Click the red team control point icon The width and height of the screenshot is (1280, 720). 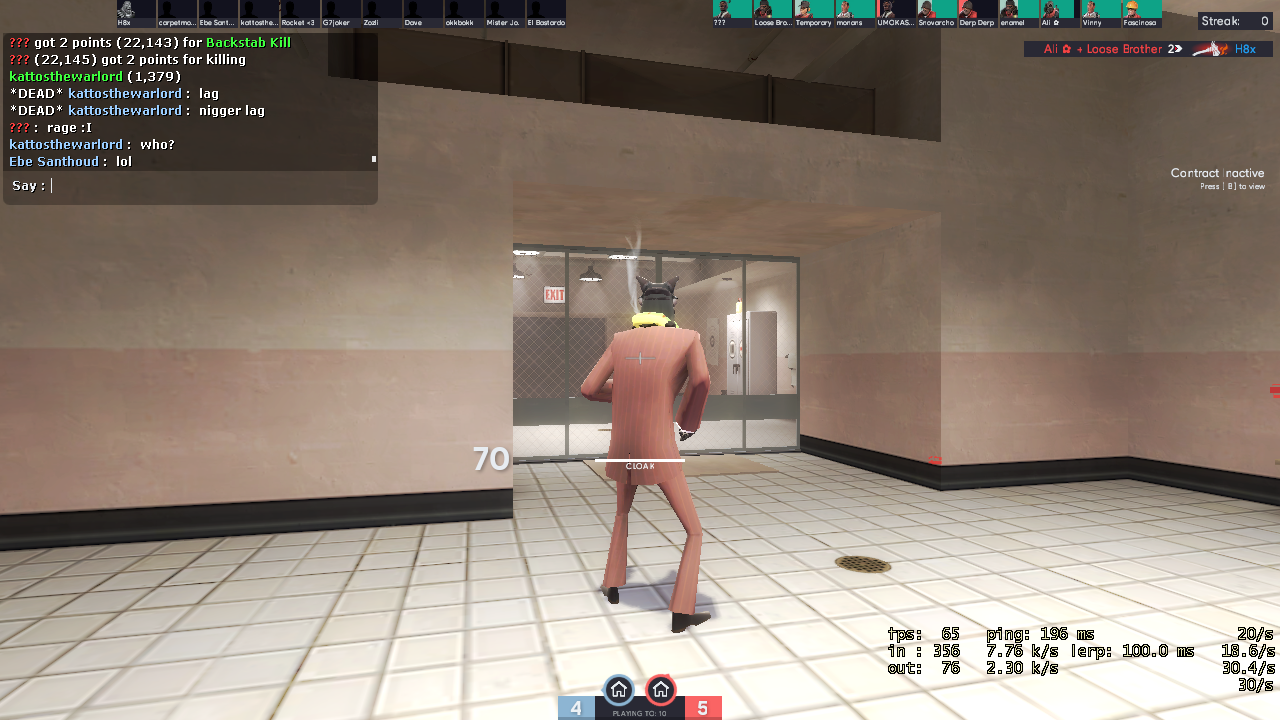(660, 690)
